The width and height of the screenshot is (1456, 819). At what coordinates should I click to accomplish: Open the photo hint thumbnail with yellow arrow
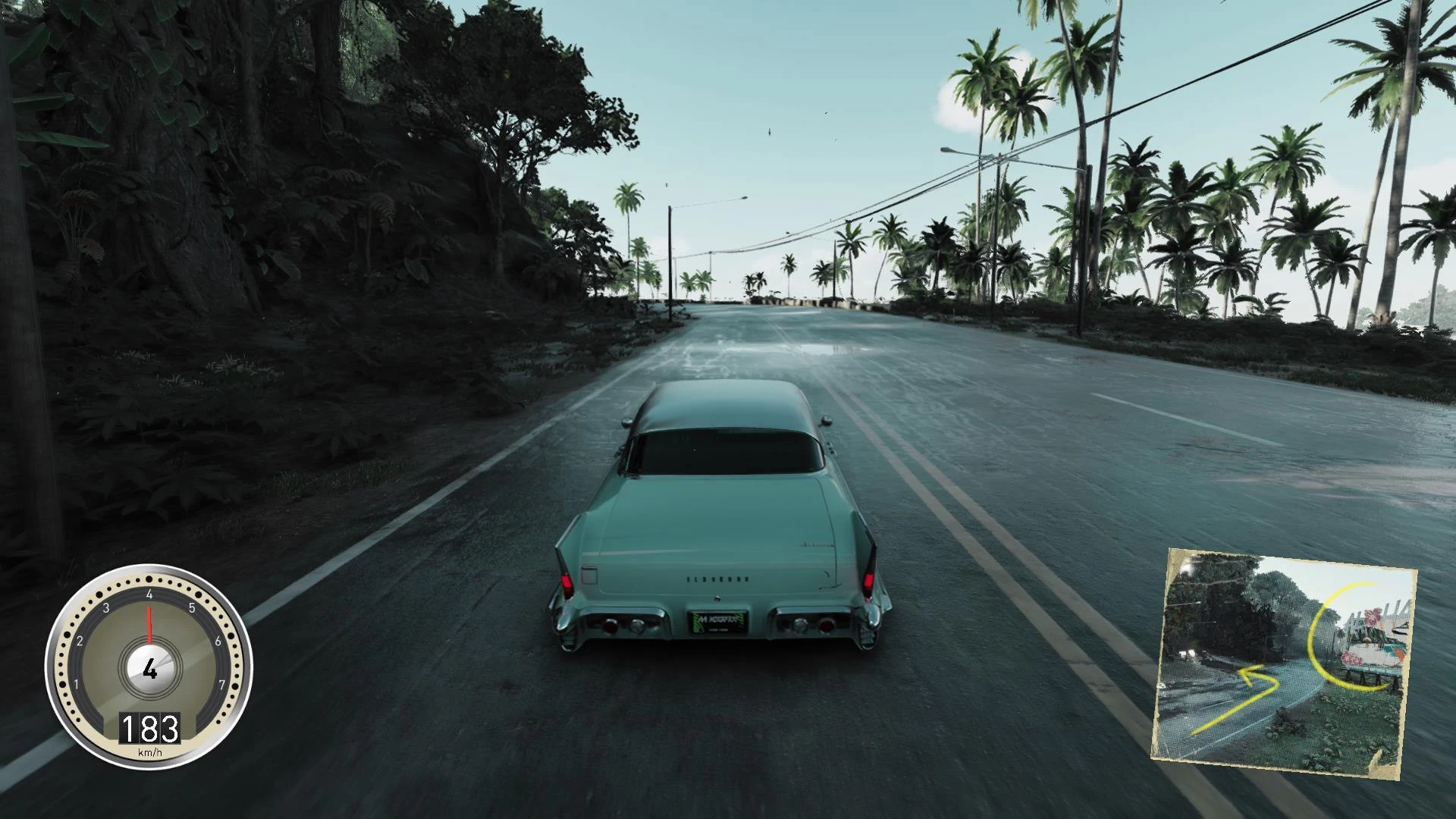point(1284,663)
